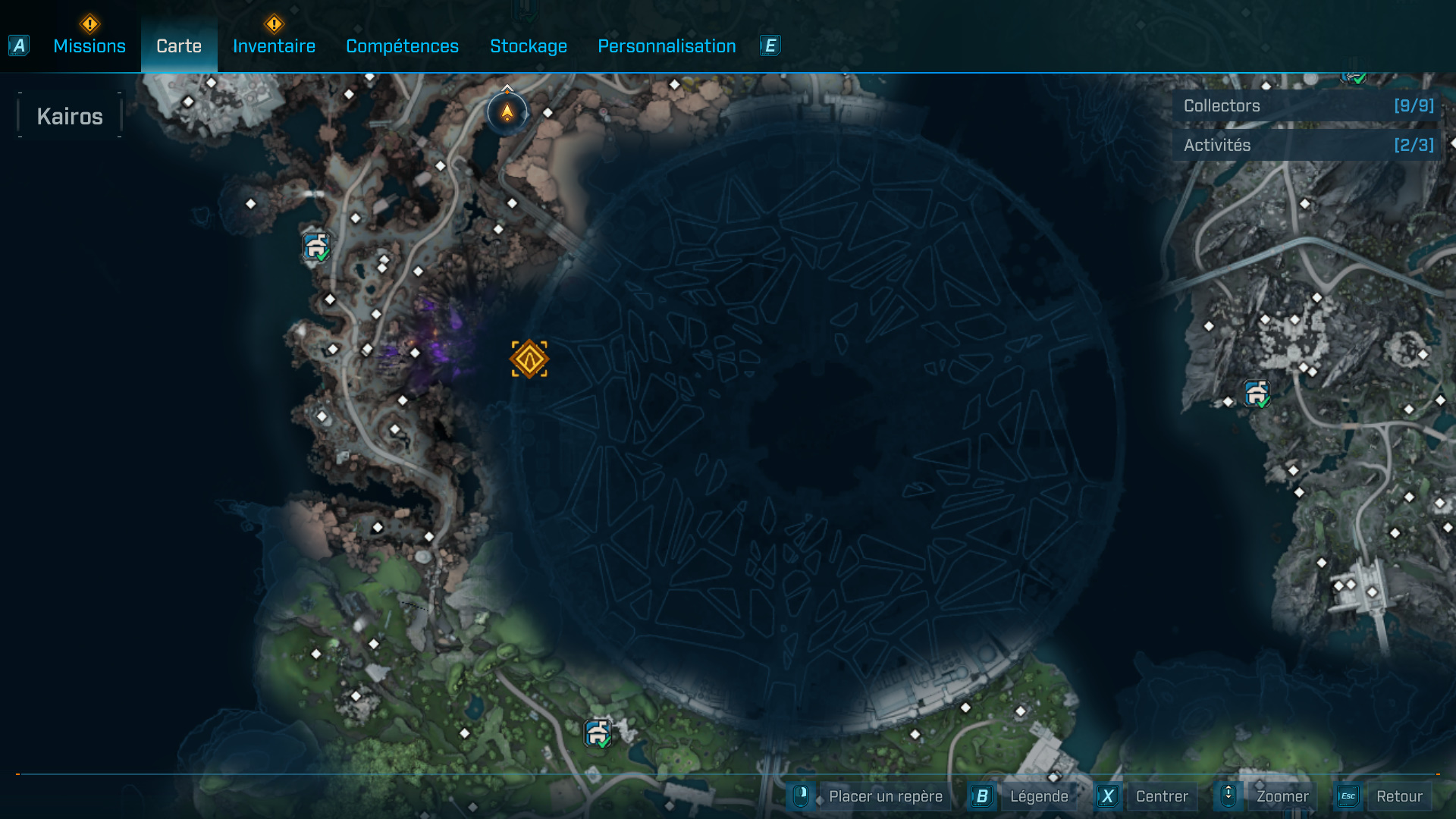This screenshot has height=819, width=1456.
Task: Click the fast travel icon on the eastern landmass
Action: (x=1257, y=394)
